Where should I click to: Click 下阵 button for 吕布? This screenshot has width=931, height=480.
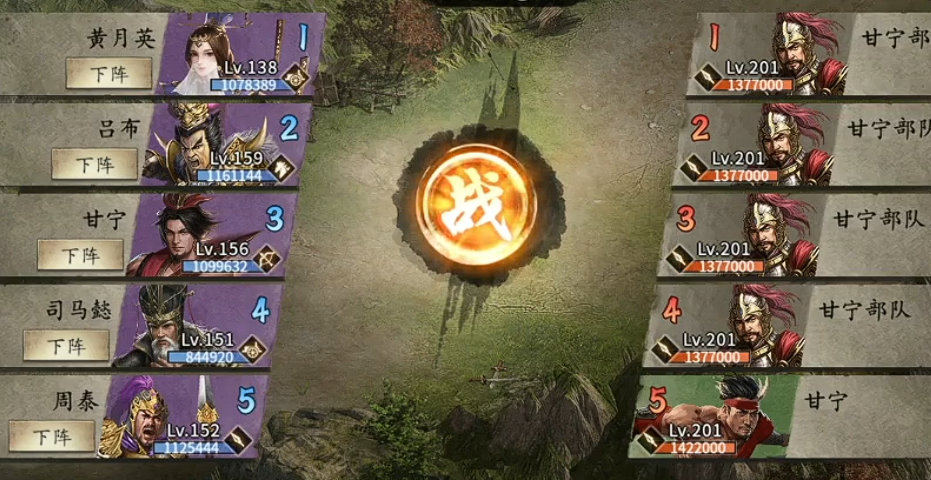click(x=95, y=164)
